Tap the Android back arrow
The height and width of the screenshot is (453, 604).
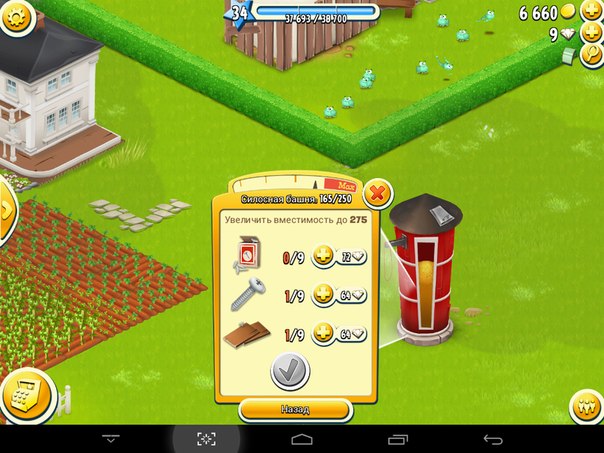pyautogui.click(x=492, y=439)
